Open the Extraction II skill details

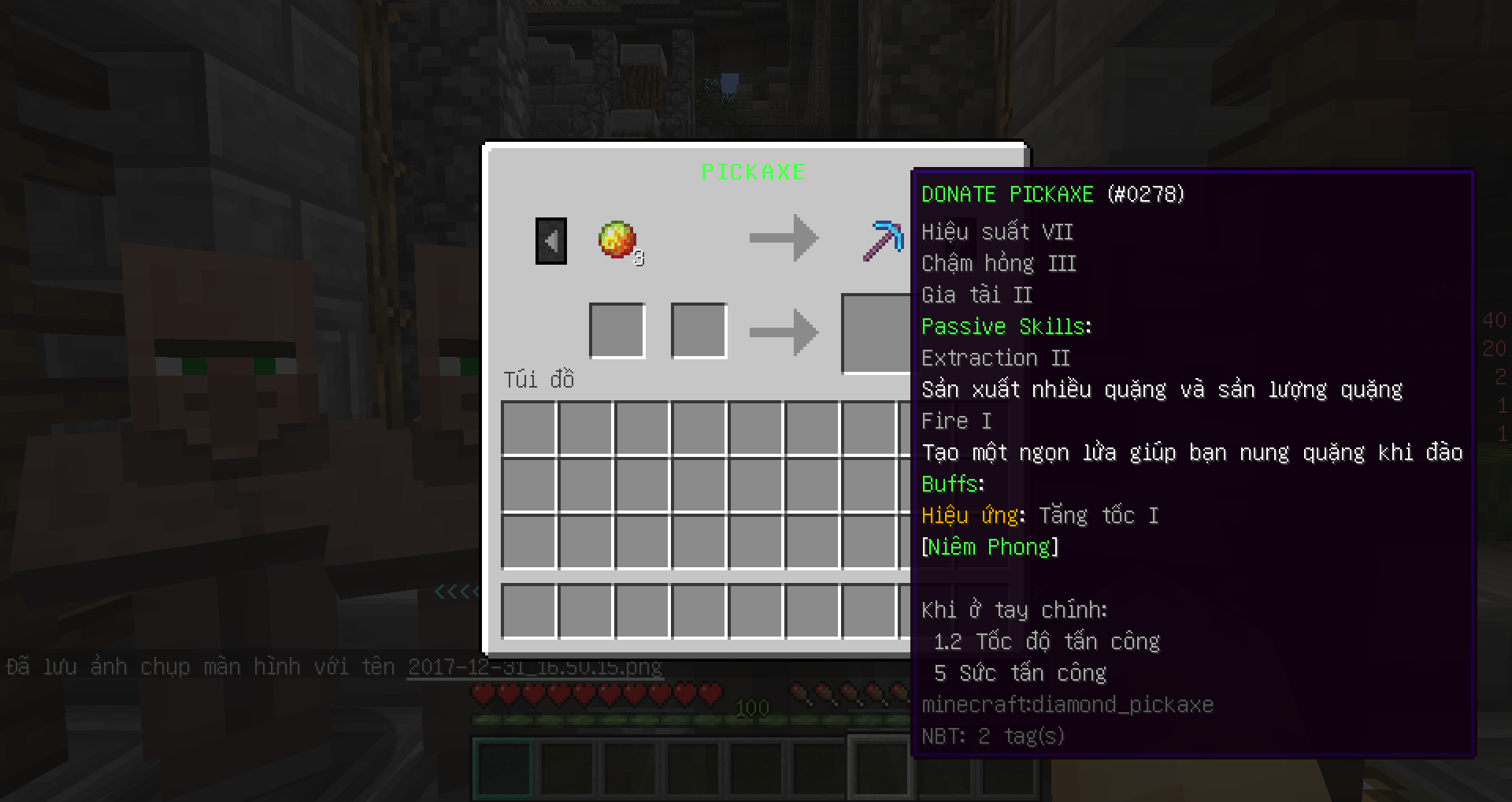click(995, 358)
